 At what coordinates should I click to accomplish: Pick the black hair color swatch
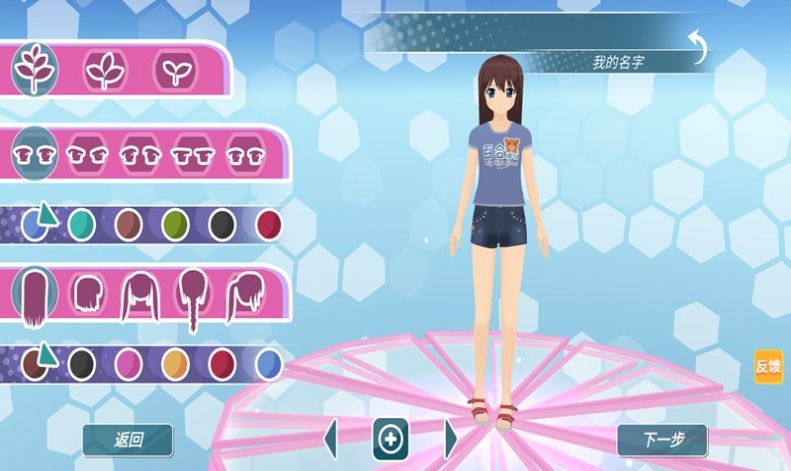tap(81, 363)
